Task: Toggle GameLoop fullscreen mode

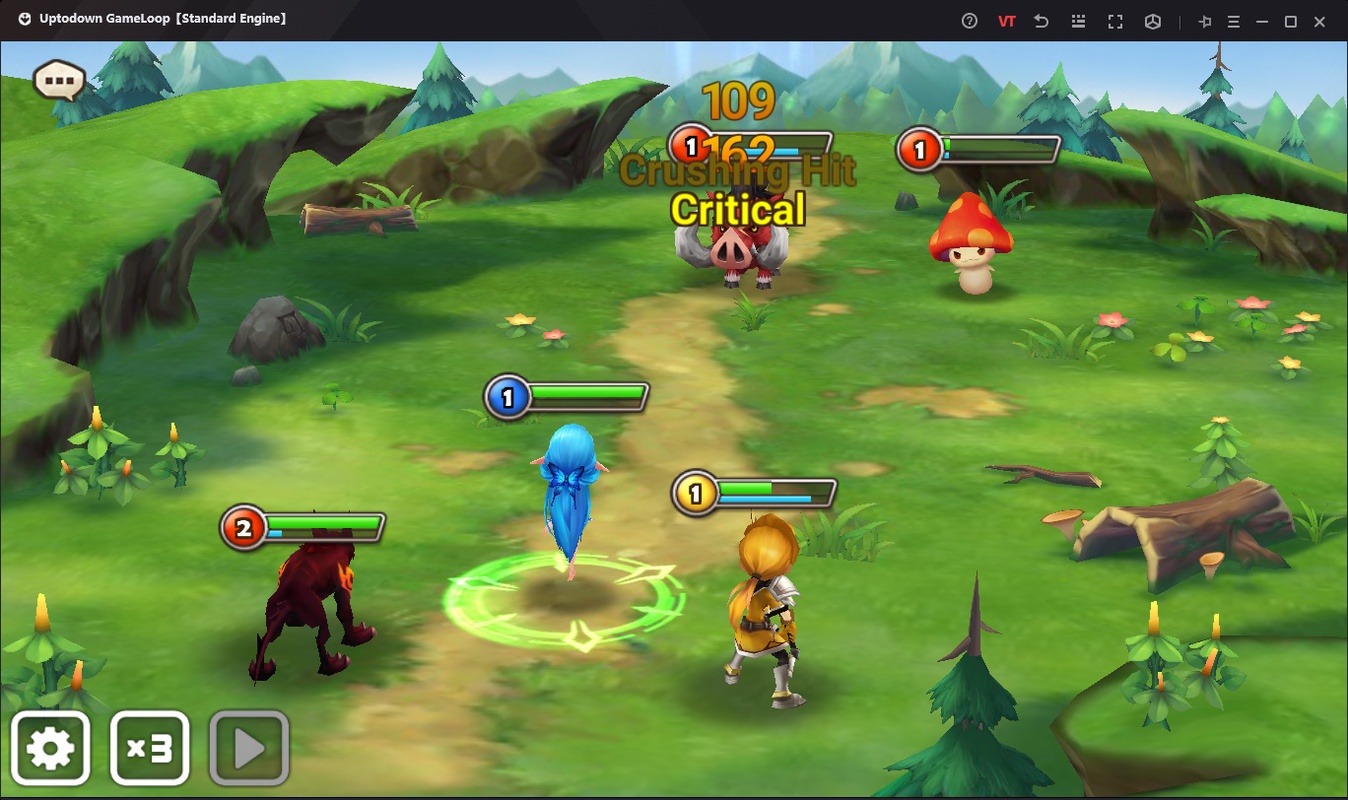Action: pos(1115,21)
